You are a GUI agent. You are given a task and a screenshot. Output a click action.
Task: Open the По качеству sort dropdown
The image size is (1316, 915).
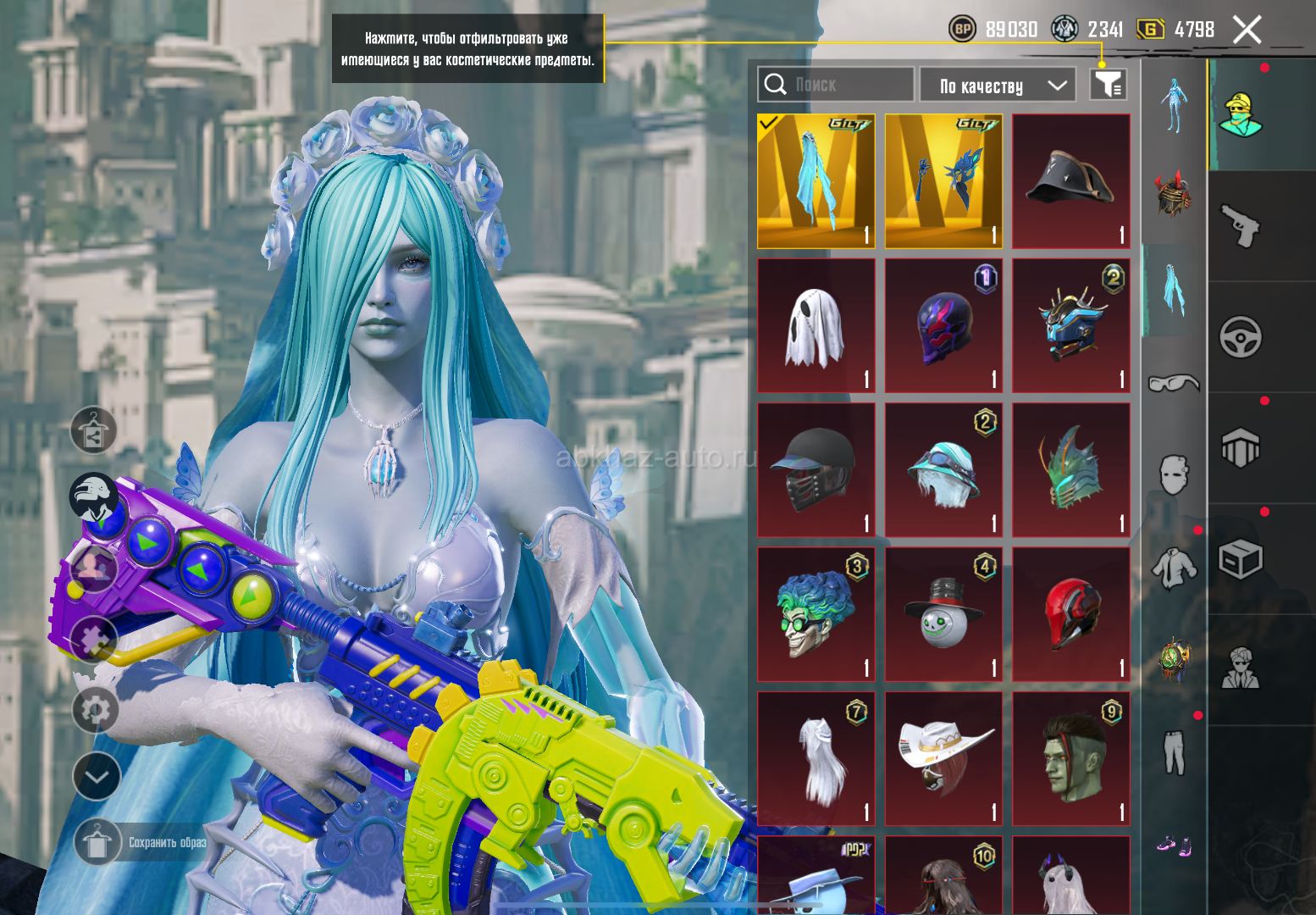click(998, 86)
